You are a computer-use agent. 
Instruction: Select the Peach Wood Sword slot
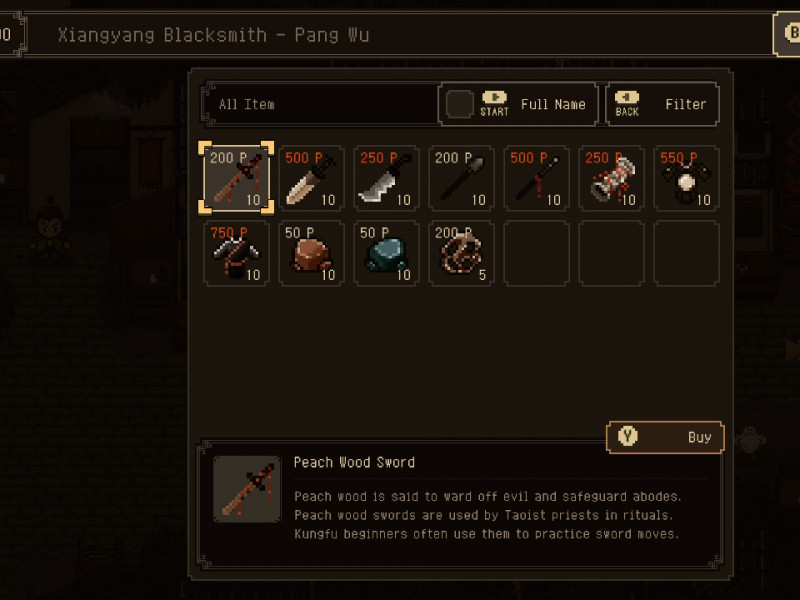click(236, 178)
